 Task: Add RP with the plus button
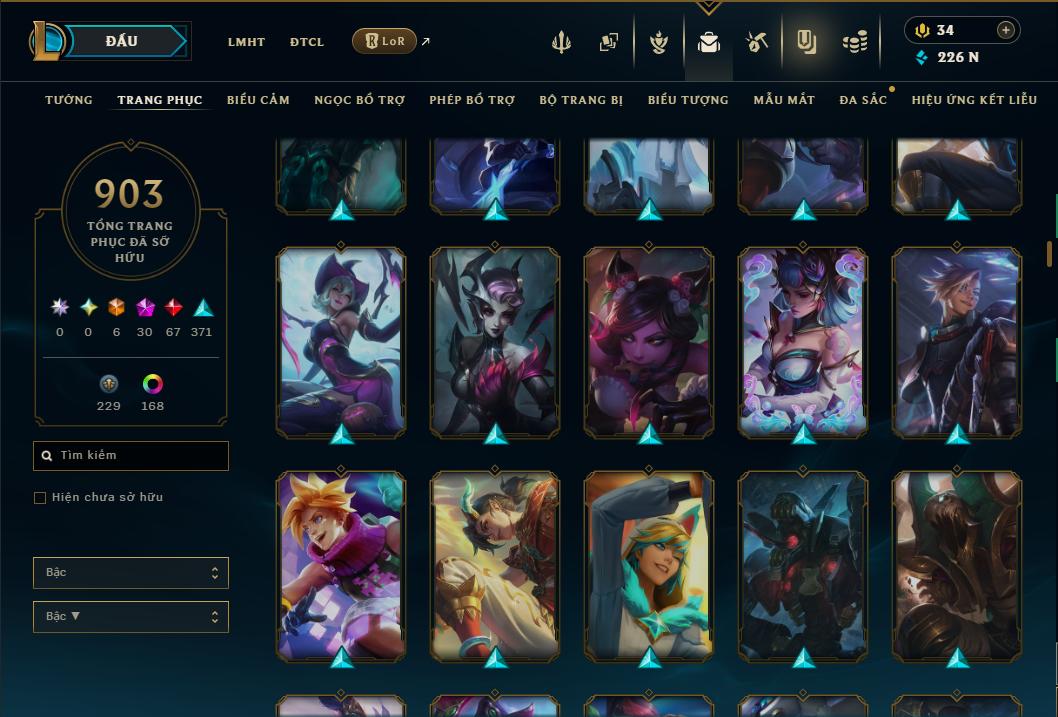(x=1005, y=30)
